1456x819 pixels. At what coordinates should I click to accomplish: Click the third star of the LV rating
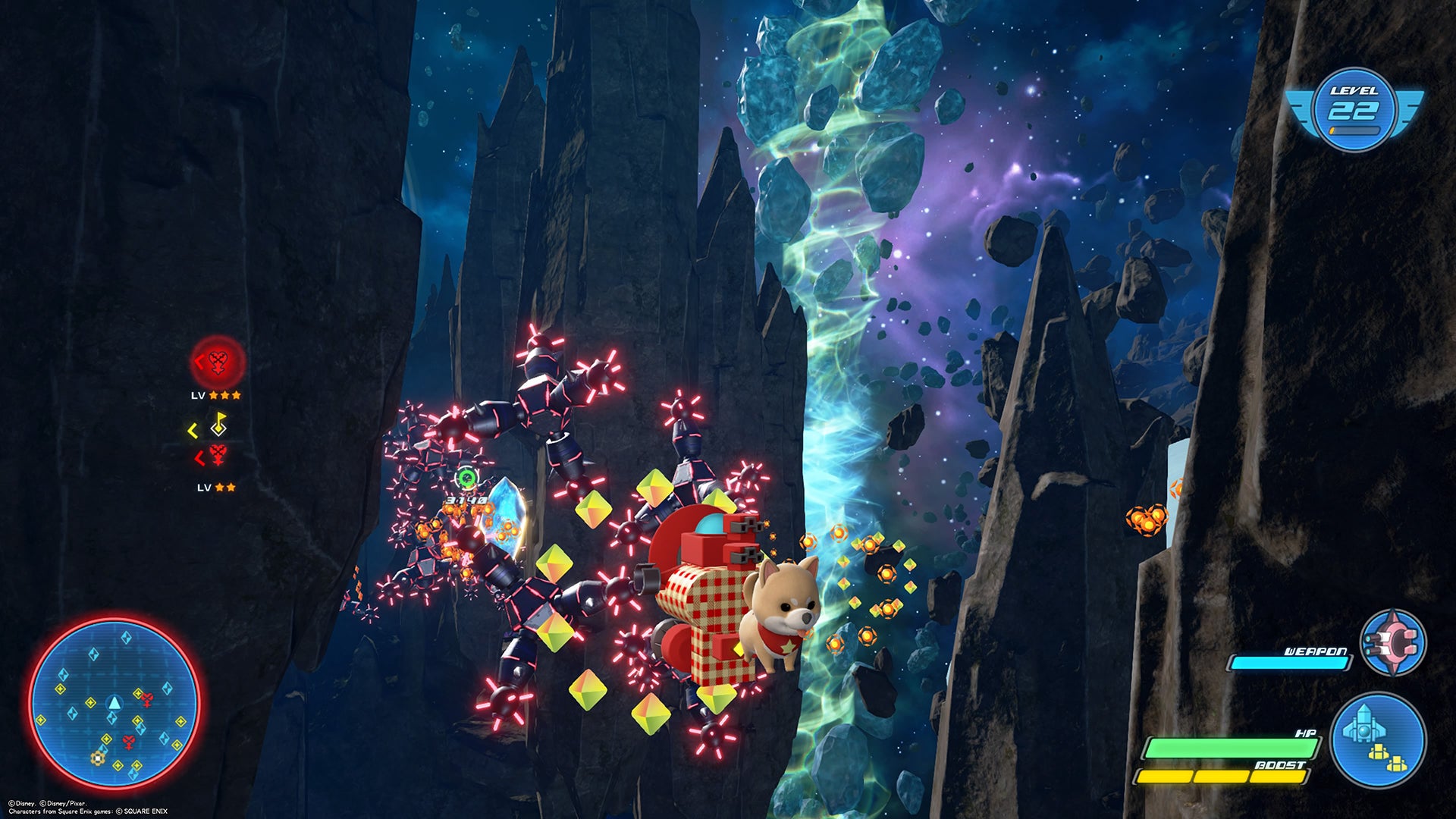(237, 395)
